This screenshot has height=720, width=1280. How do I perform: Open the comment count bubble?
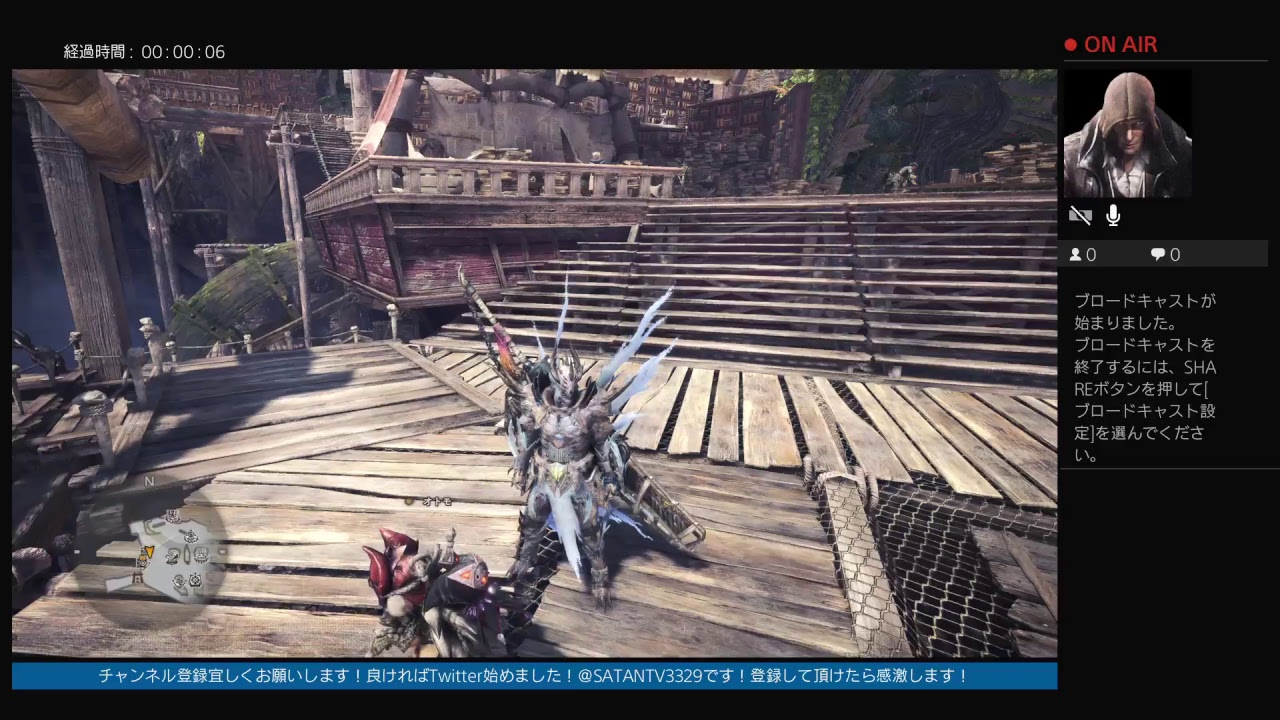click(1157, 255)
